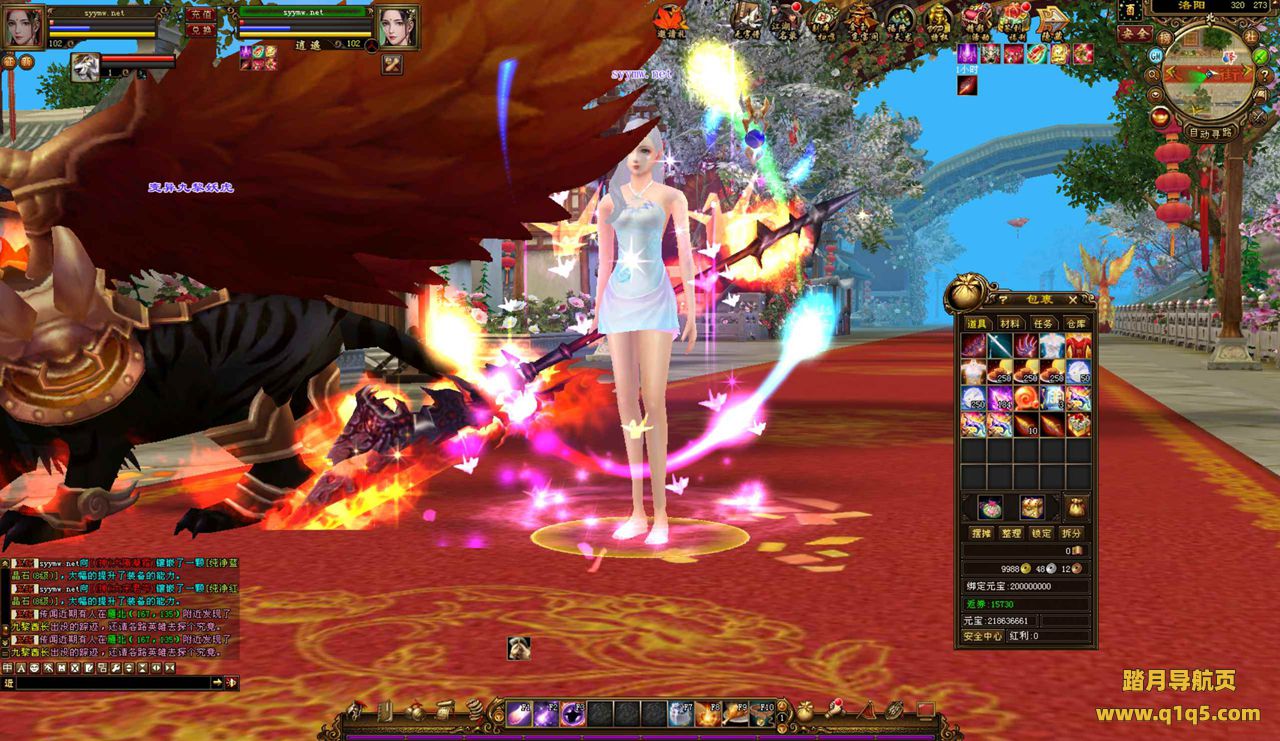Click the 拆分 split button

pyautogui.click(x=1072, y=533)
